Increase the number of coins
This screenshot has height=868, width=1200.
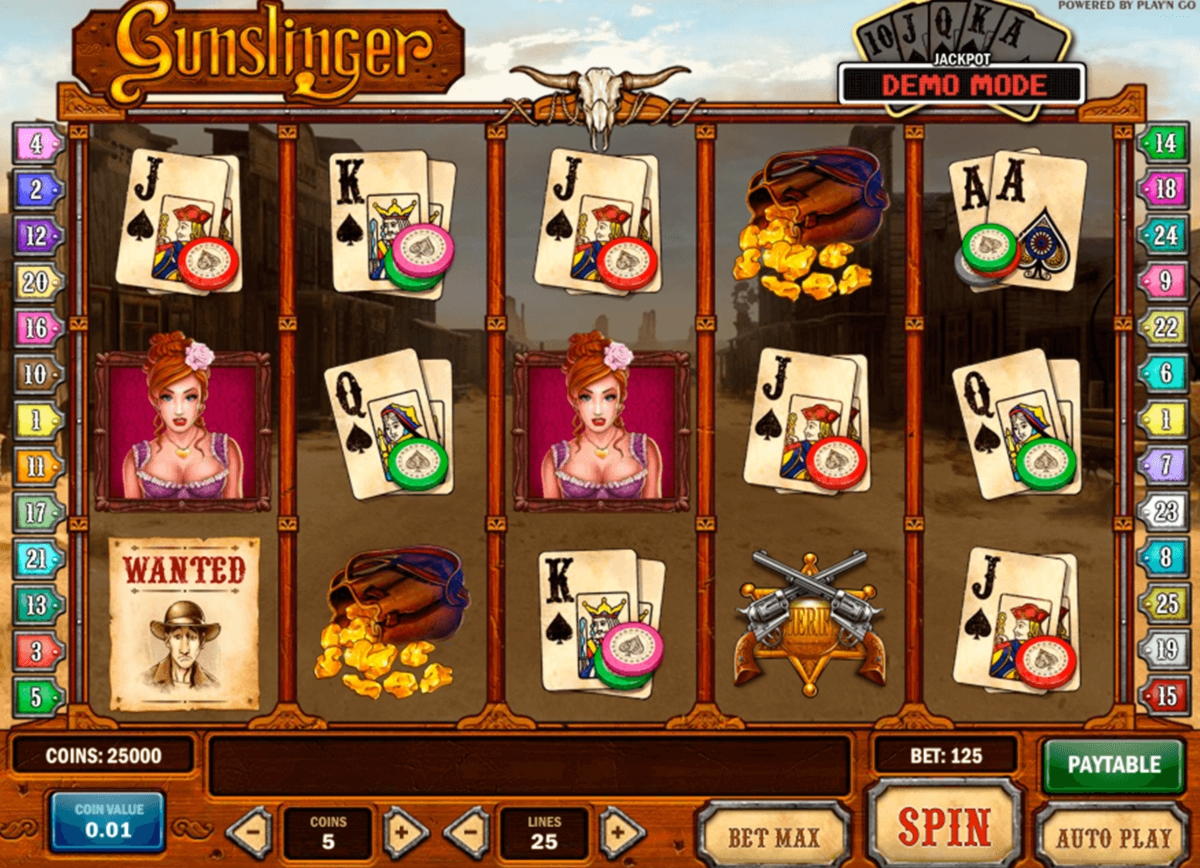pyautogui.click(x=405, y=832)
